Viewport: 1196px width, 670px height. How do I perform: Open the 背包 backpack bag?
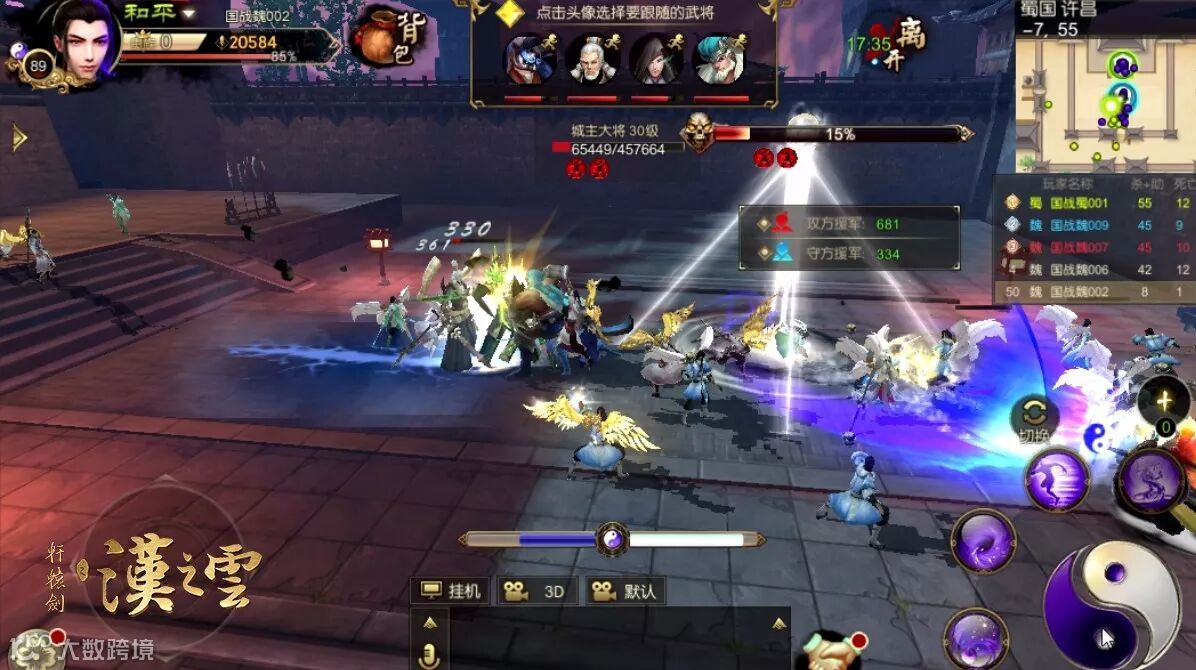(388, 38)
